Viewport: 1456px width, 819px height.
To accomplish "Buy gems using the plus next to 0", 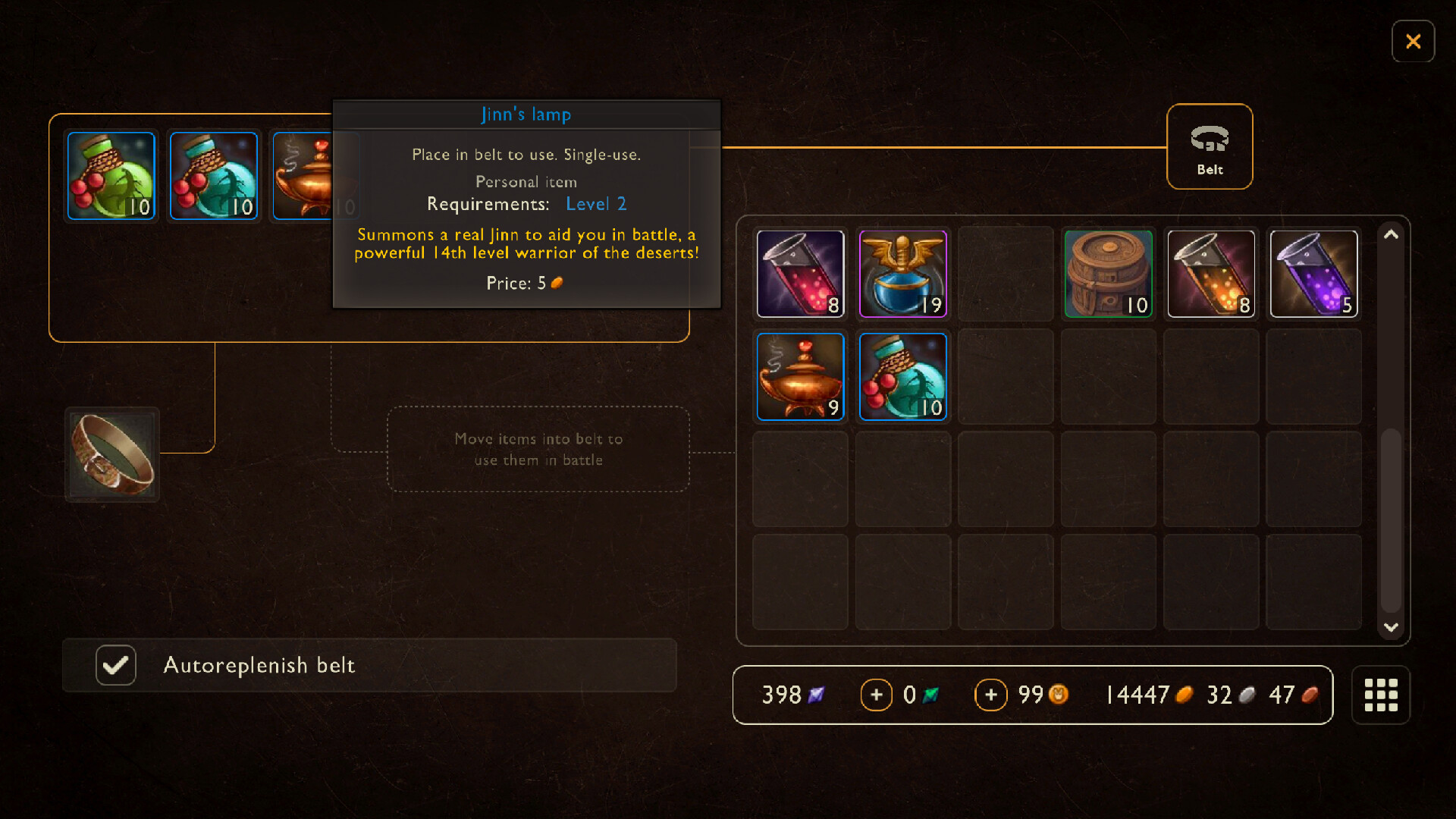I will tap(877, 695).
